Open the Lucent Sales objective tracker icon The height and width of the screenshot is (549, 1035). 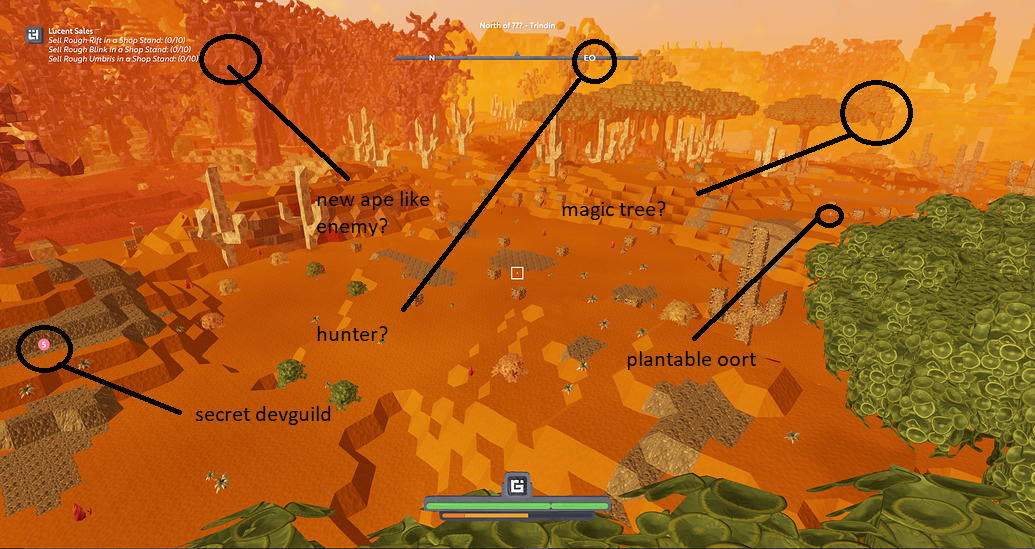tap(34, 35)
